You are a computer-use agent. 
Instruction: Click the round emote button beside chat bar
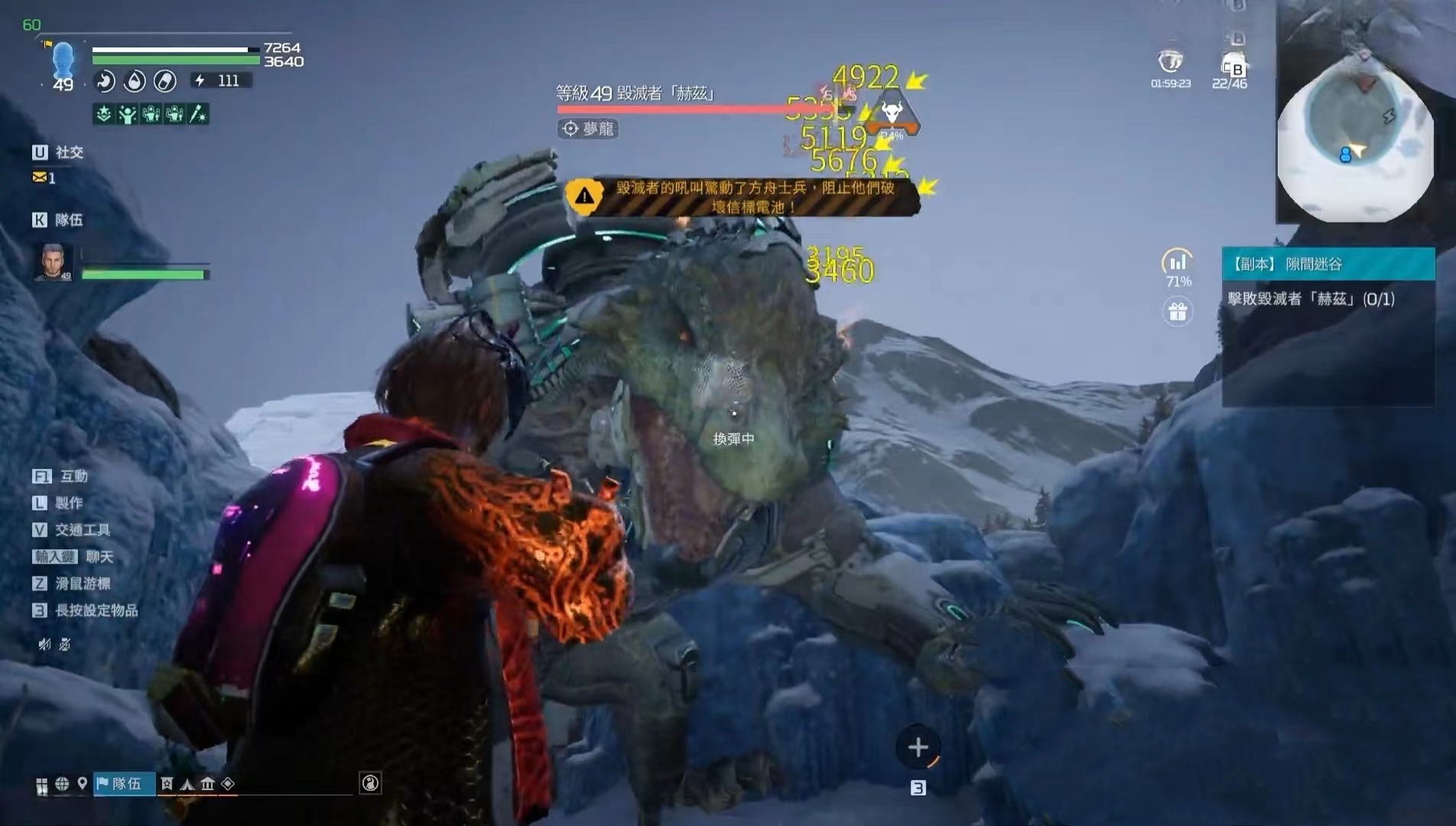click(370, 782)
